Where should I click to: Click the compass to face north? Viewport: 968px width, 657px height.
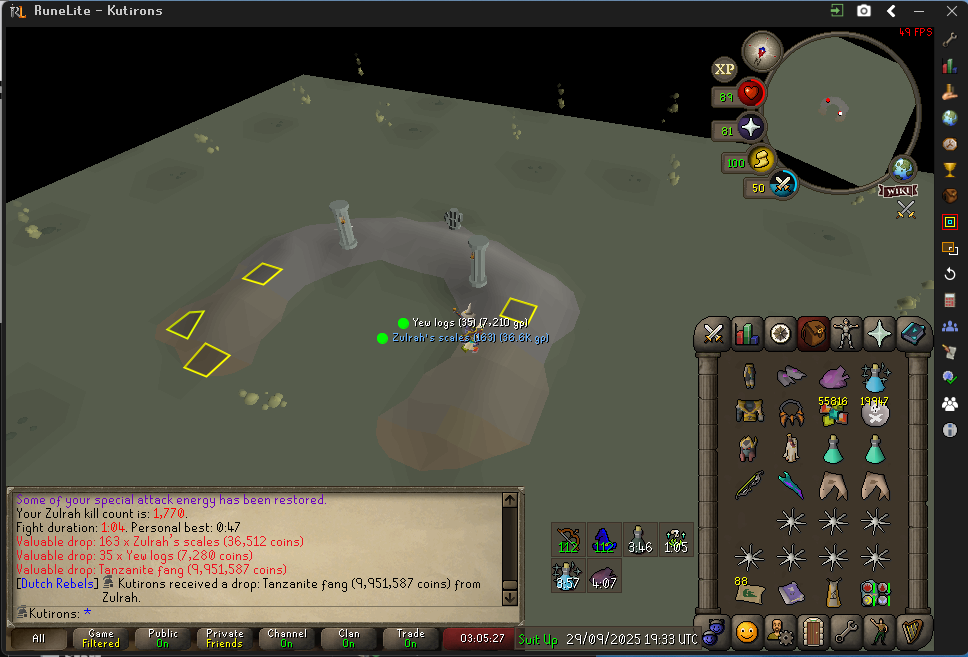click(x=761, y=50)
